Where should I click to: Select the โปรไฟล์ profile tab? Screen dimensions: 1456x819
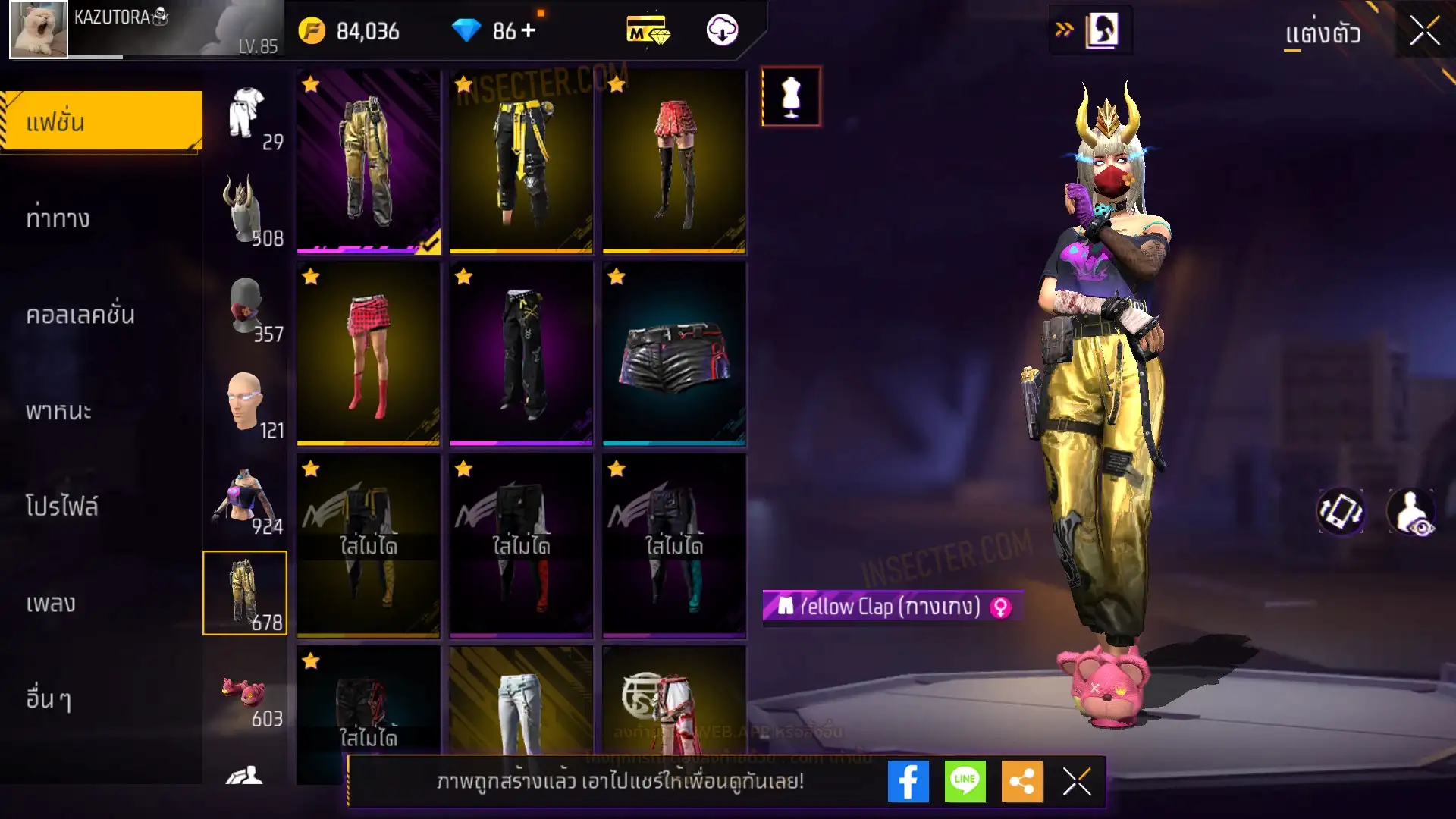[x=62, y=506]
